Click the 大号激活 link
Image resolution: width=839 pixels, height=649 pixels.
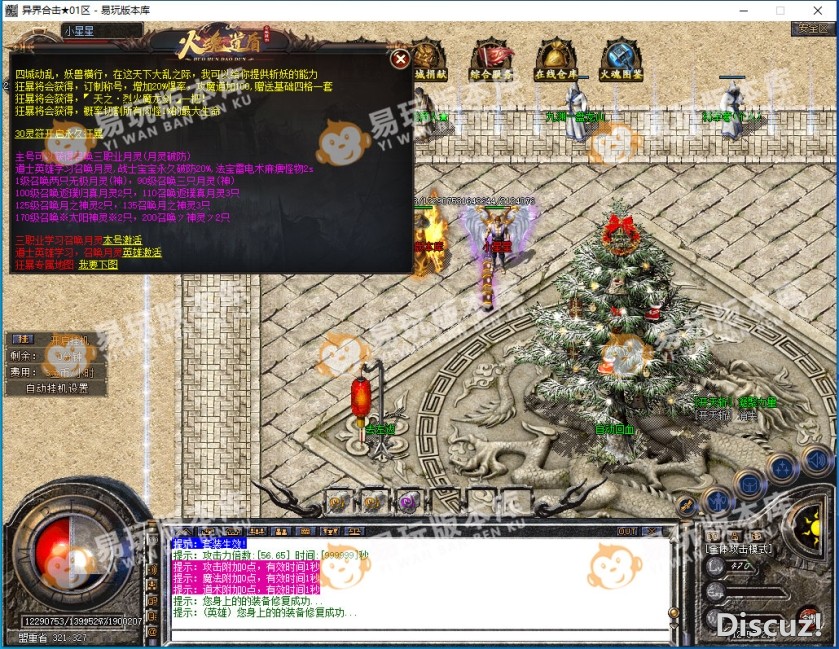tap(122, 240)
